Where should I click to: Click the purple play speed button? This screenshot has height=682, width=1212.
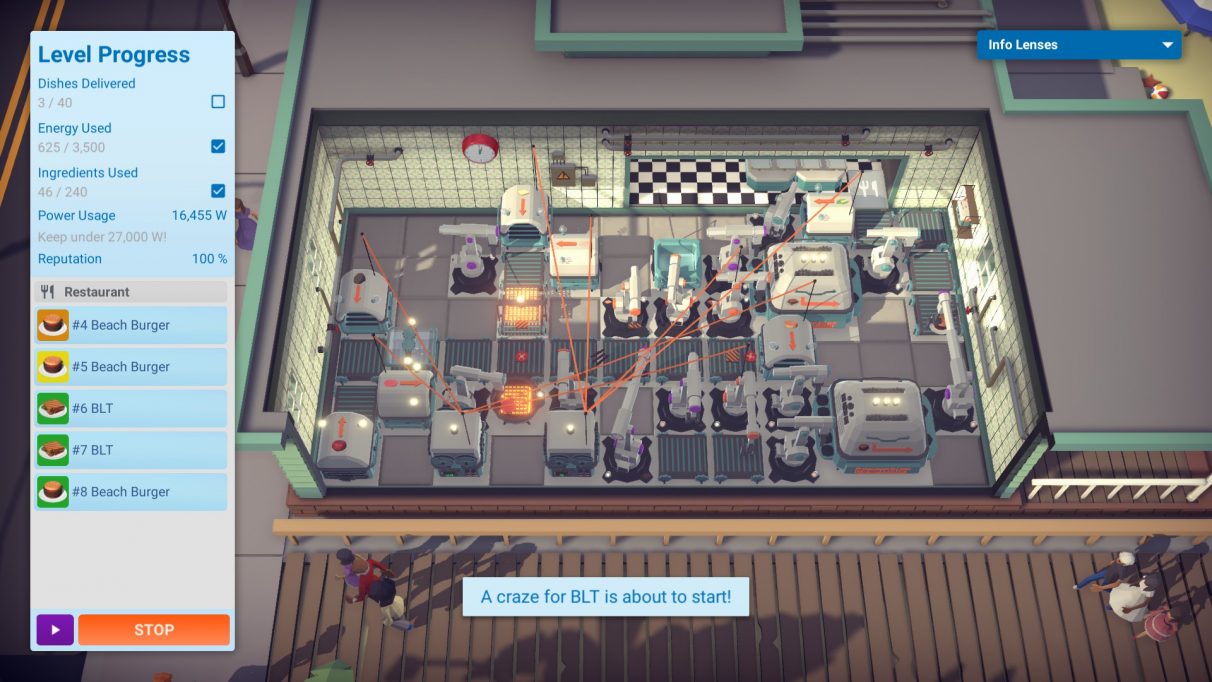tap(55, 630)
